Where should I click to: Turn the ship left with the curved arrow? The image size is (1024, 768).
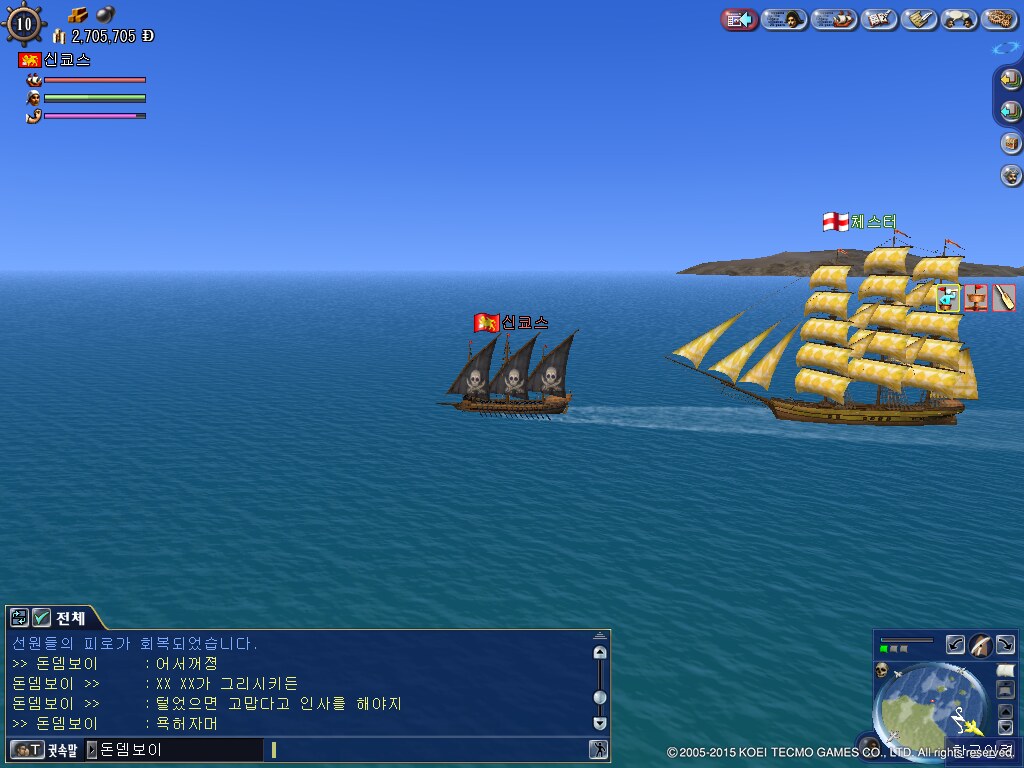pos(956,644)
